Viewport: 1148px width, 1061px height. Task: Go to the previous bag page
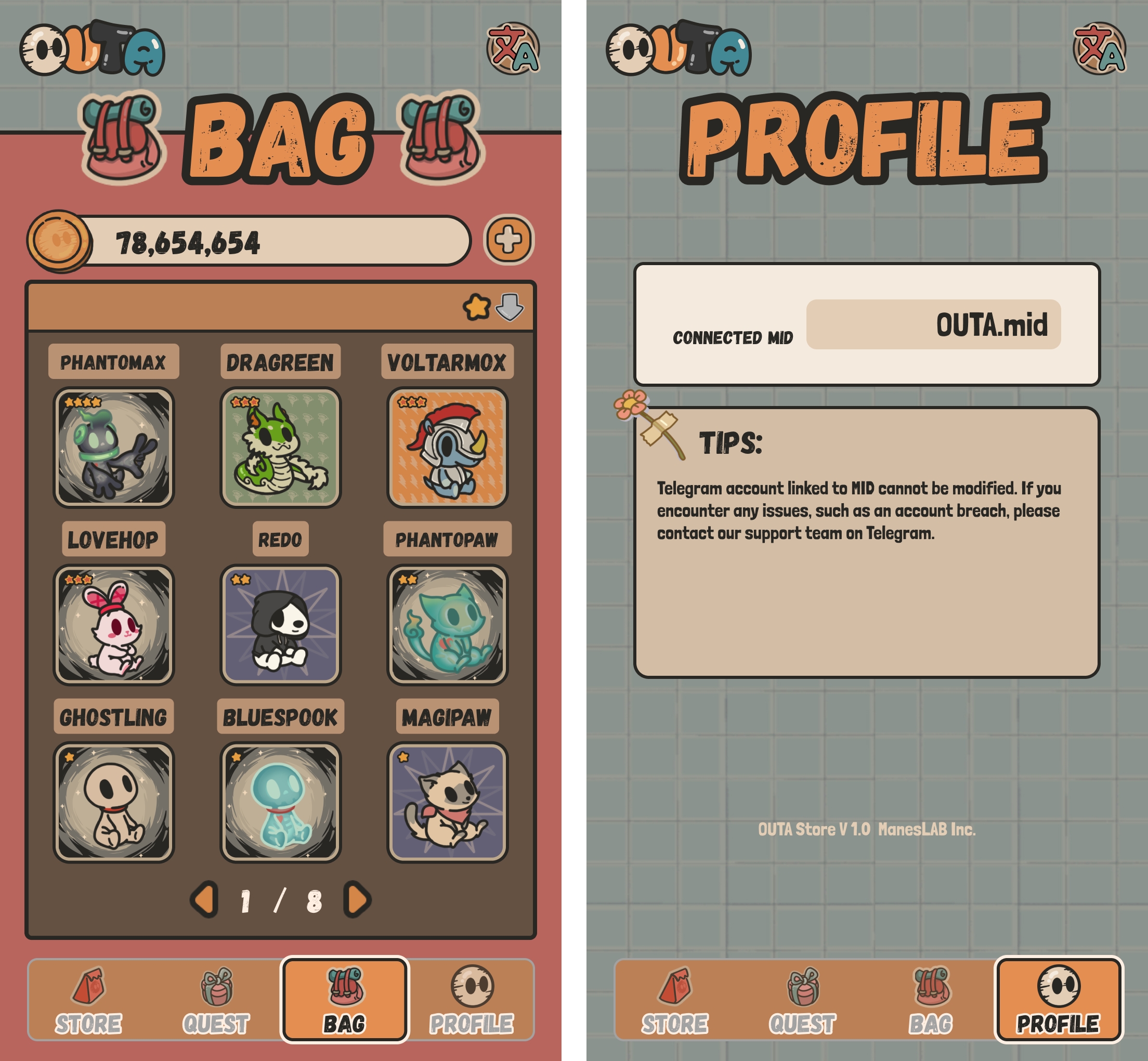tap(204, 900)
